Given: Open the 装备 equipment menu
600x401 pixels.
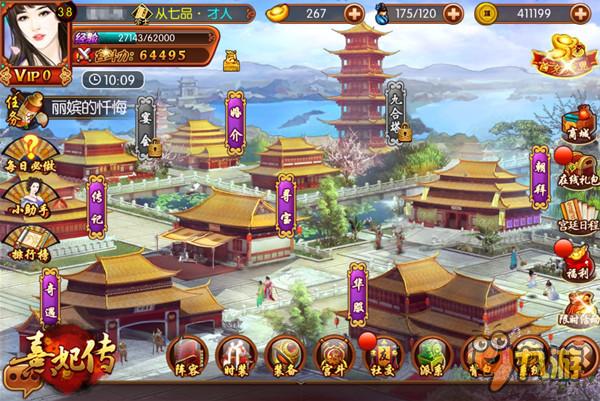Looking at the screenshot, I should tap(285, 355).
